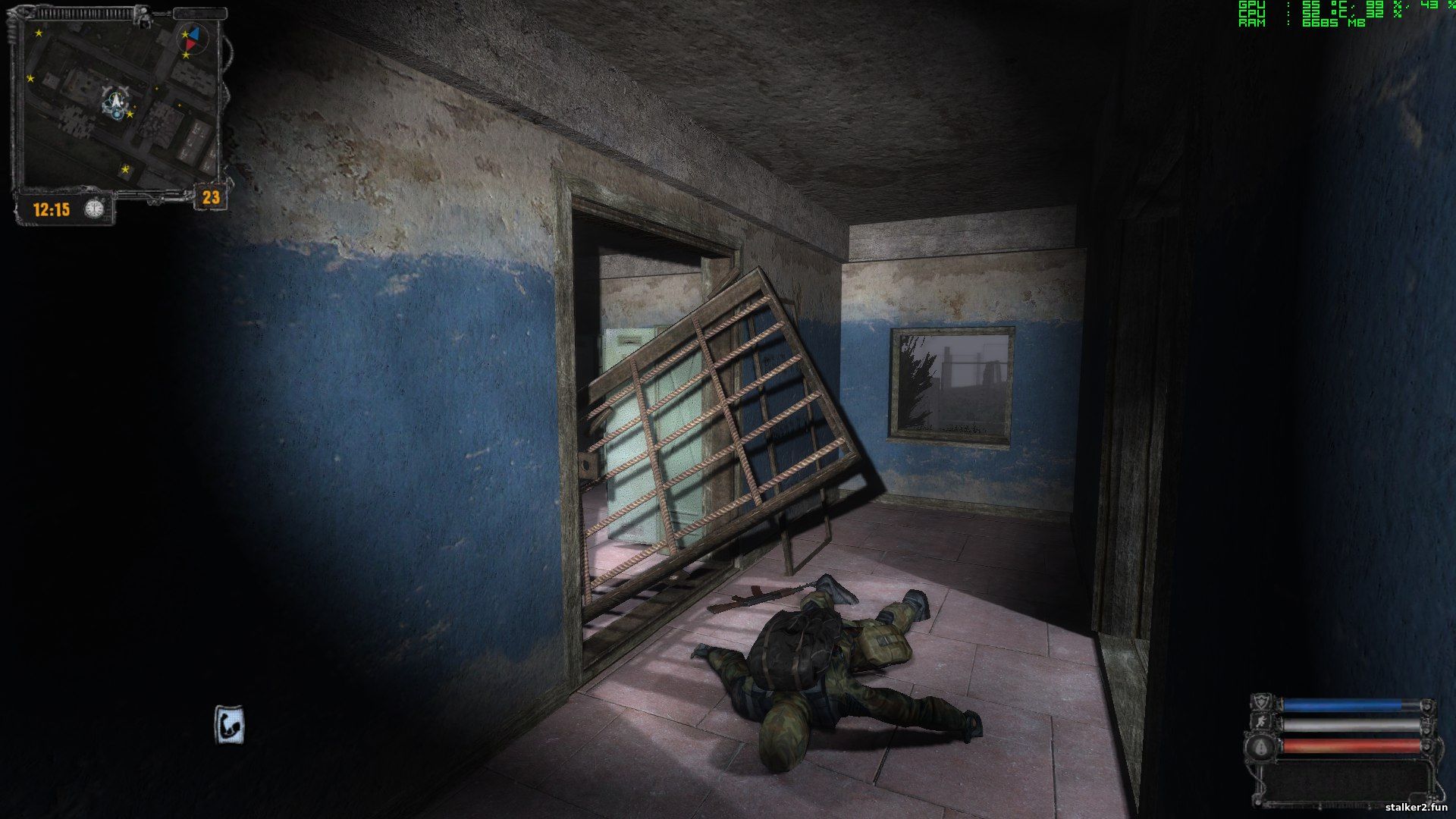Screen dimensions: 1456x819
Task: Click the white player arrow on minimap
Action: 116,100
